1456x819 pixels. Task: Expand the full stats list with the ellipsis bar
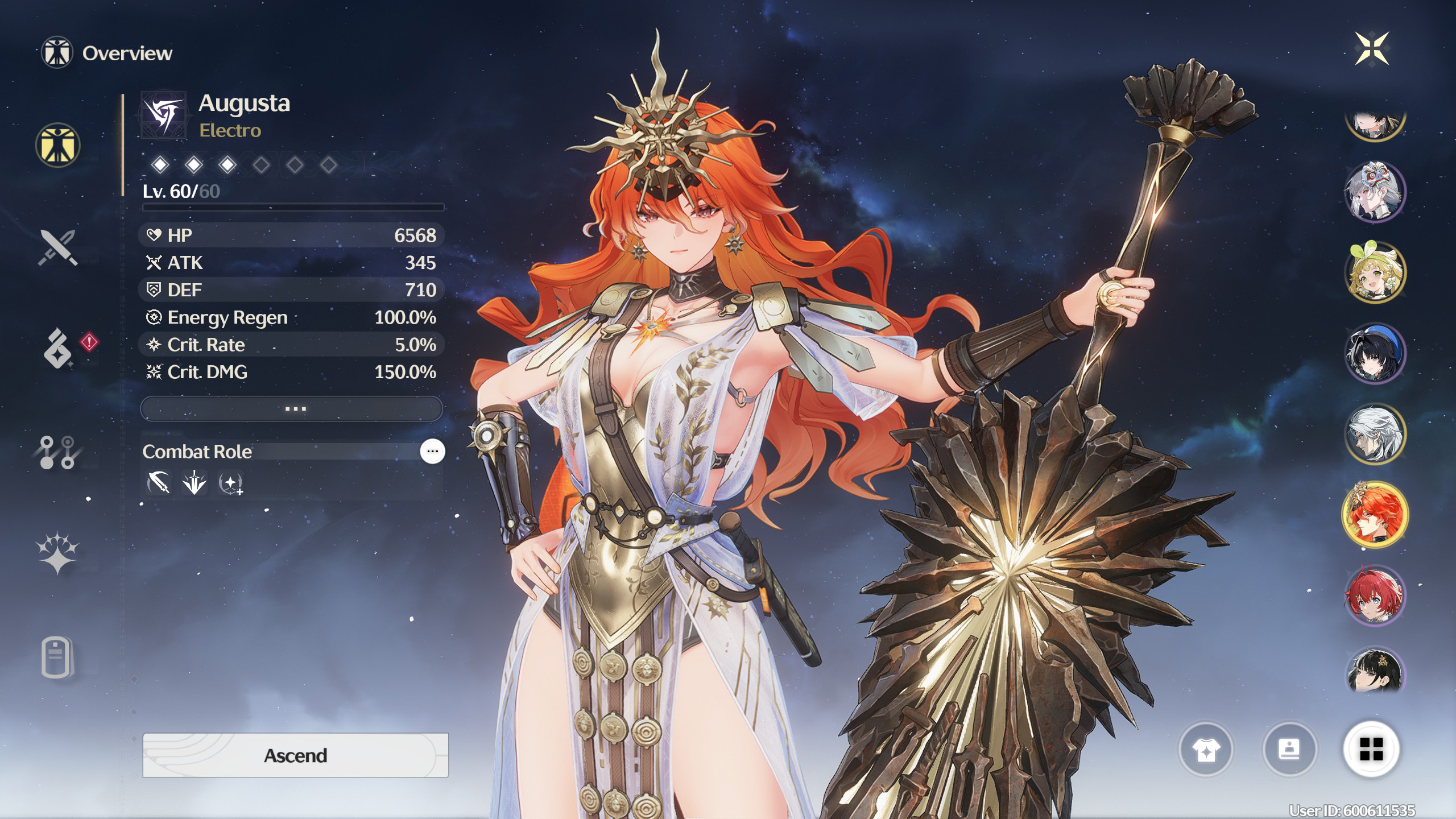292,409
